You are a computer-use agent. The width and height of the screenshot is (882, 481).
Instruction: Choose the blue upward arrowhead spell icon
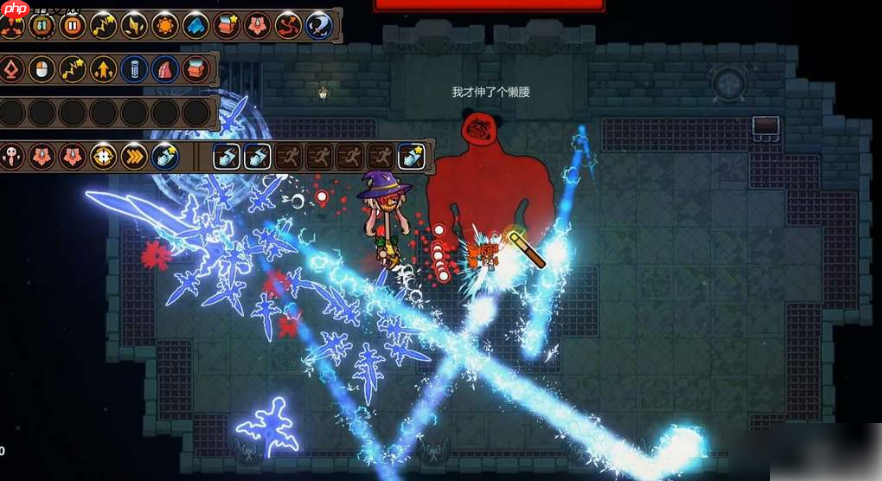pyautogui.click(x=196, y=25)
